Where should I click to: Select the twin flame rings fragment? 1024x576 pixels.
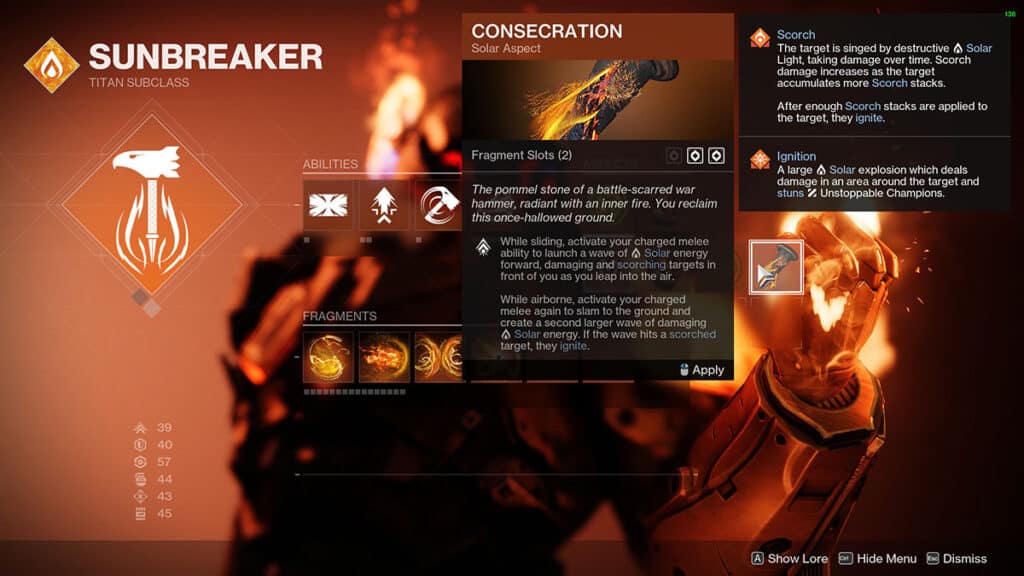pyautogui.click(x=438, y=358)
